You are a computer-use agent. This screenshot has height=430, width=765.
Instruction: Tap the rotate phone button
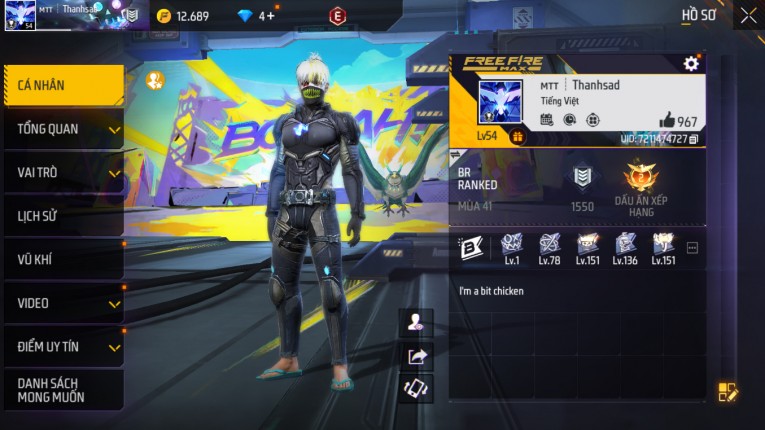416,388
